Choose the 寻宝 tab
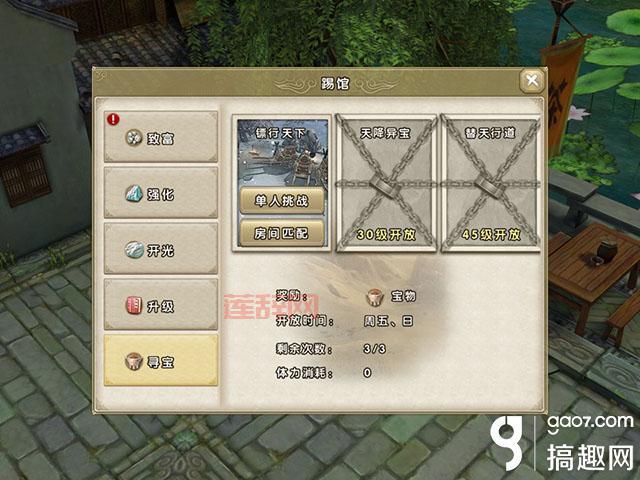Viewport: 640px width, 480px height. 161,361
